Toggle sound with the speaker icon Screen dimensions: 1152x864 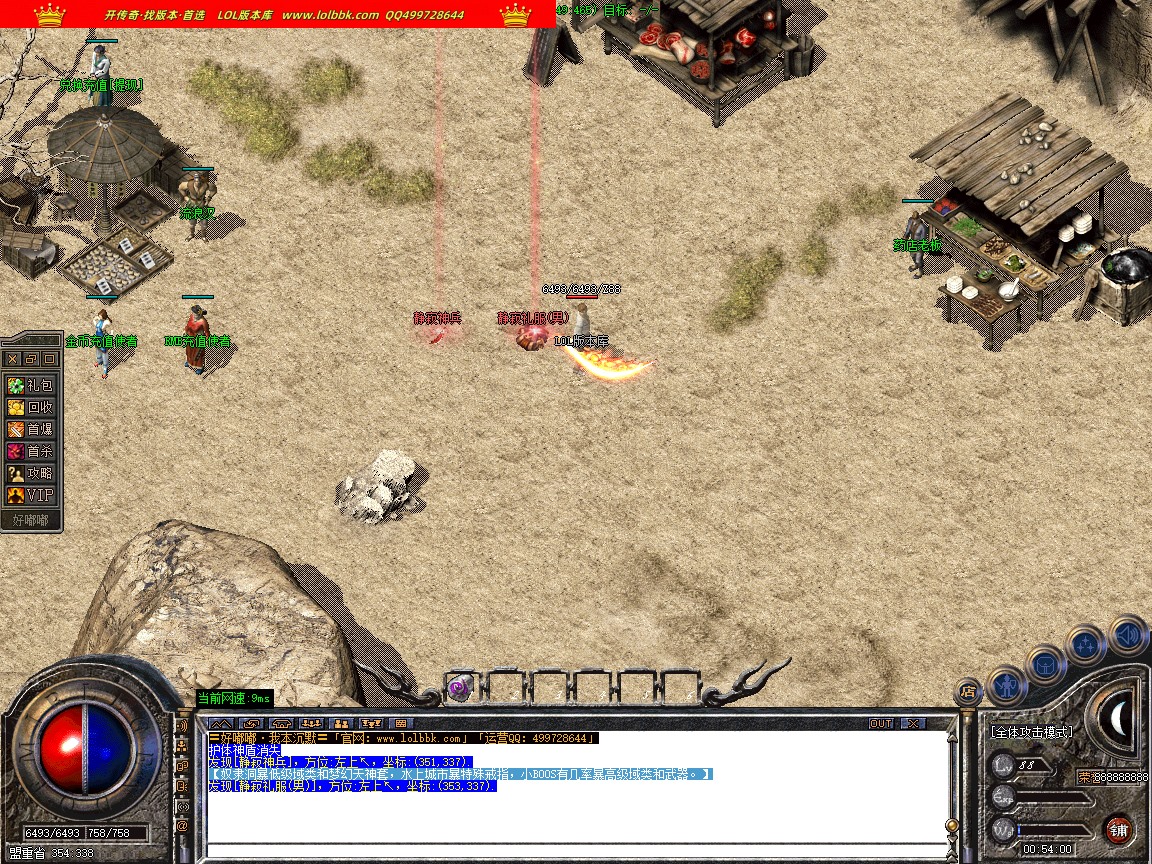[x=1128, y=634]
